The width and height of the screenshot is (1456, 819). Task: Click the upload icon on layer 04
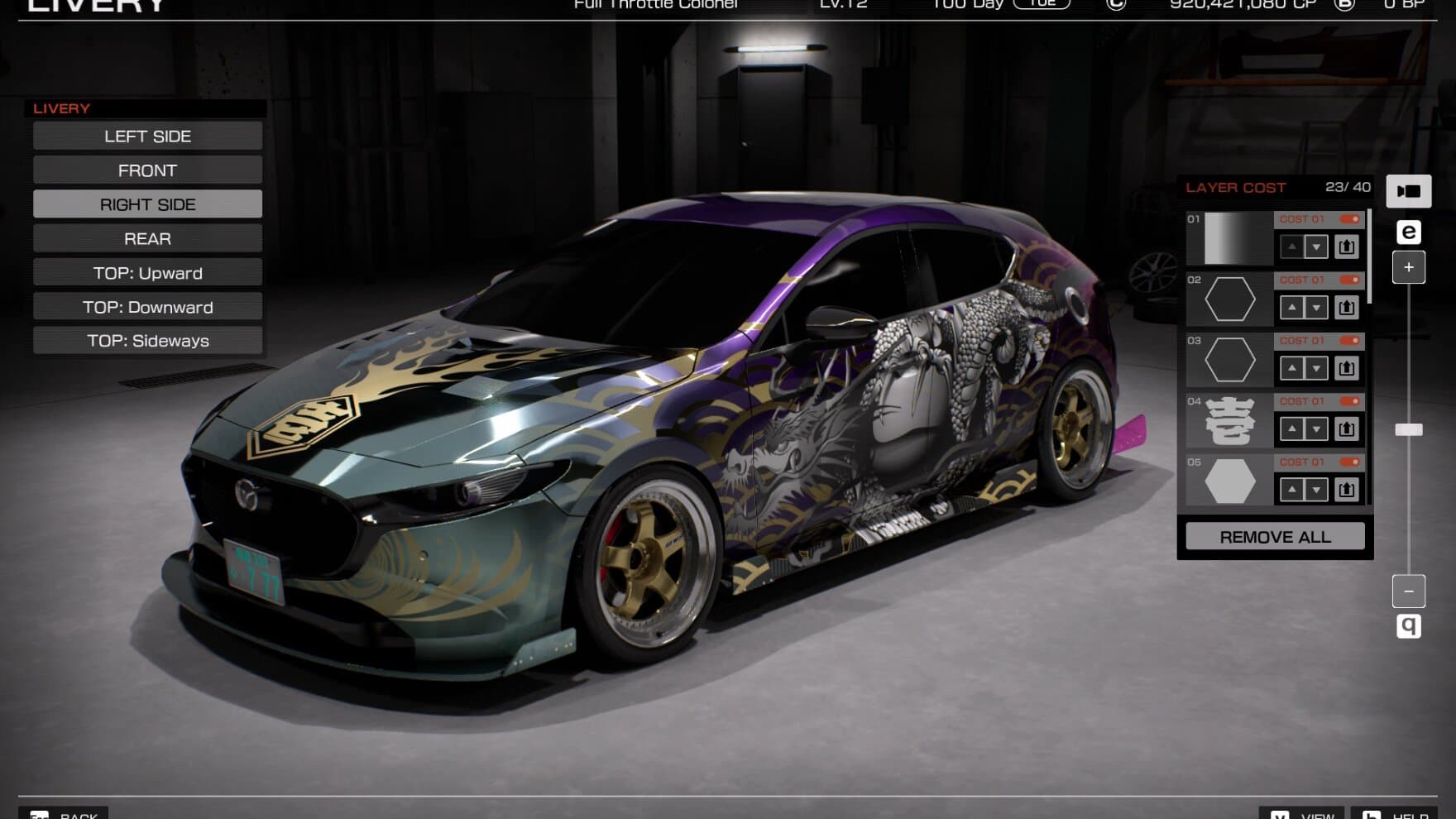[x=1347, y=429]
